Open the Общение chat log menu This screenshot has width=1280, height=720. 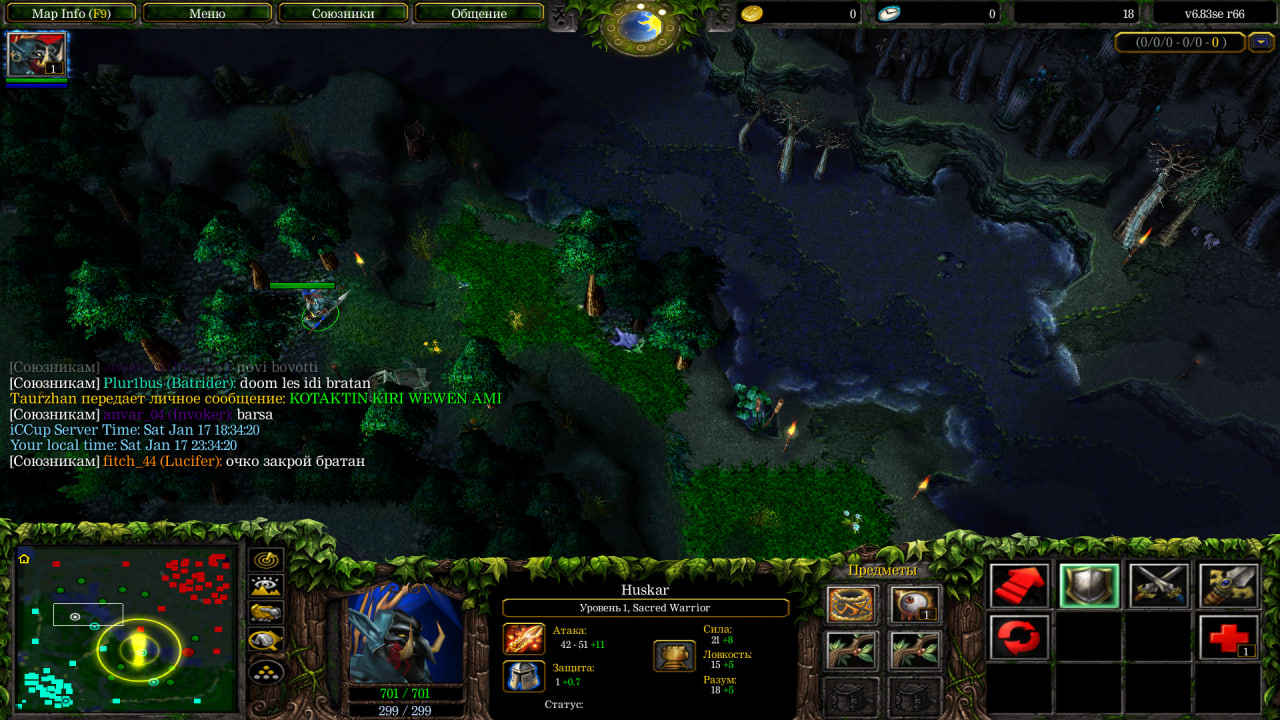[x=478, y=14]
